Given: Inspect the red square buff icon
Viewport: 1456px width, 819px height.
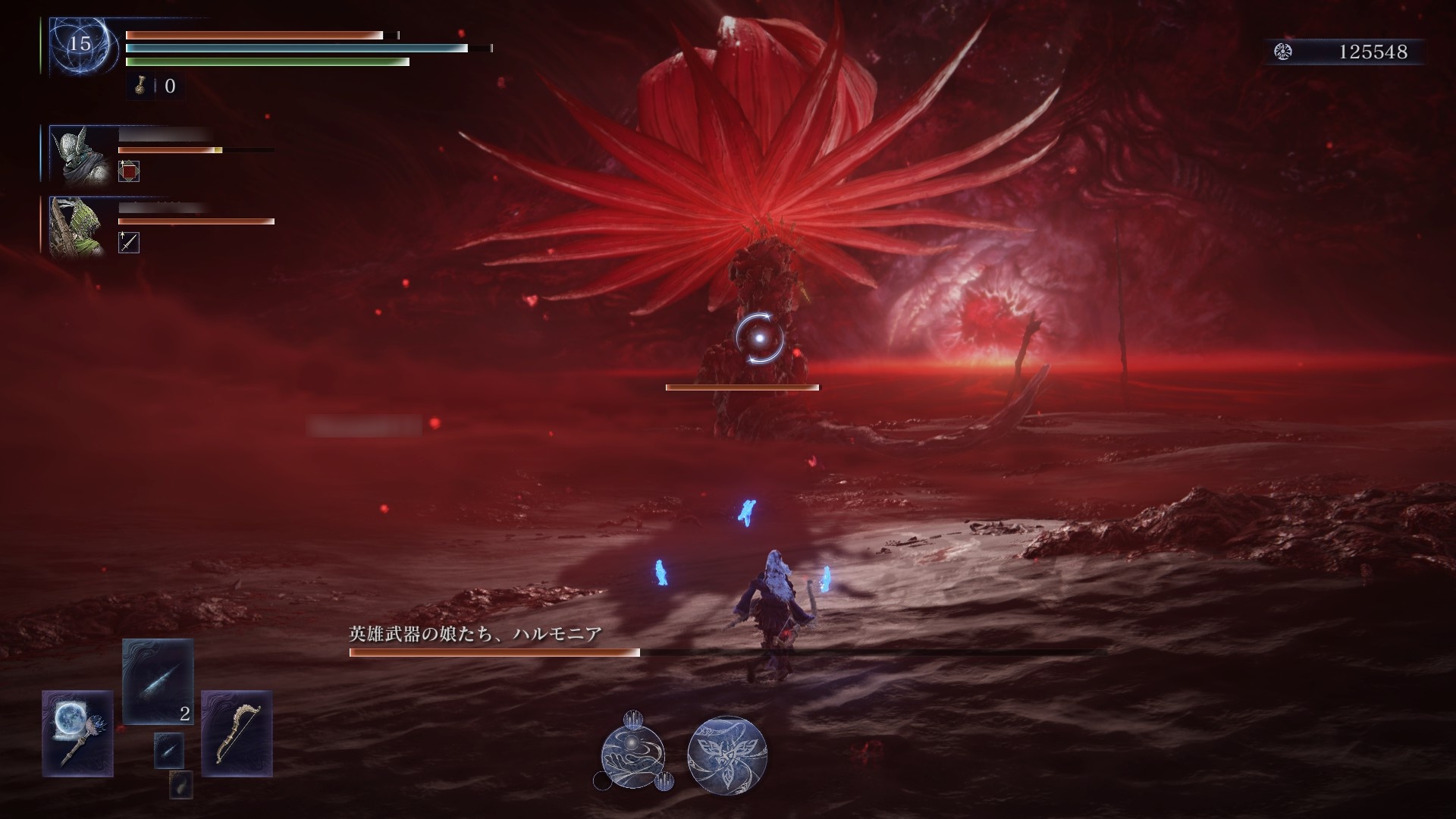Looking at the screenshot, I should click(x=129, y=172).
